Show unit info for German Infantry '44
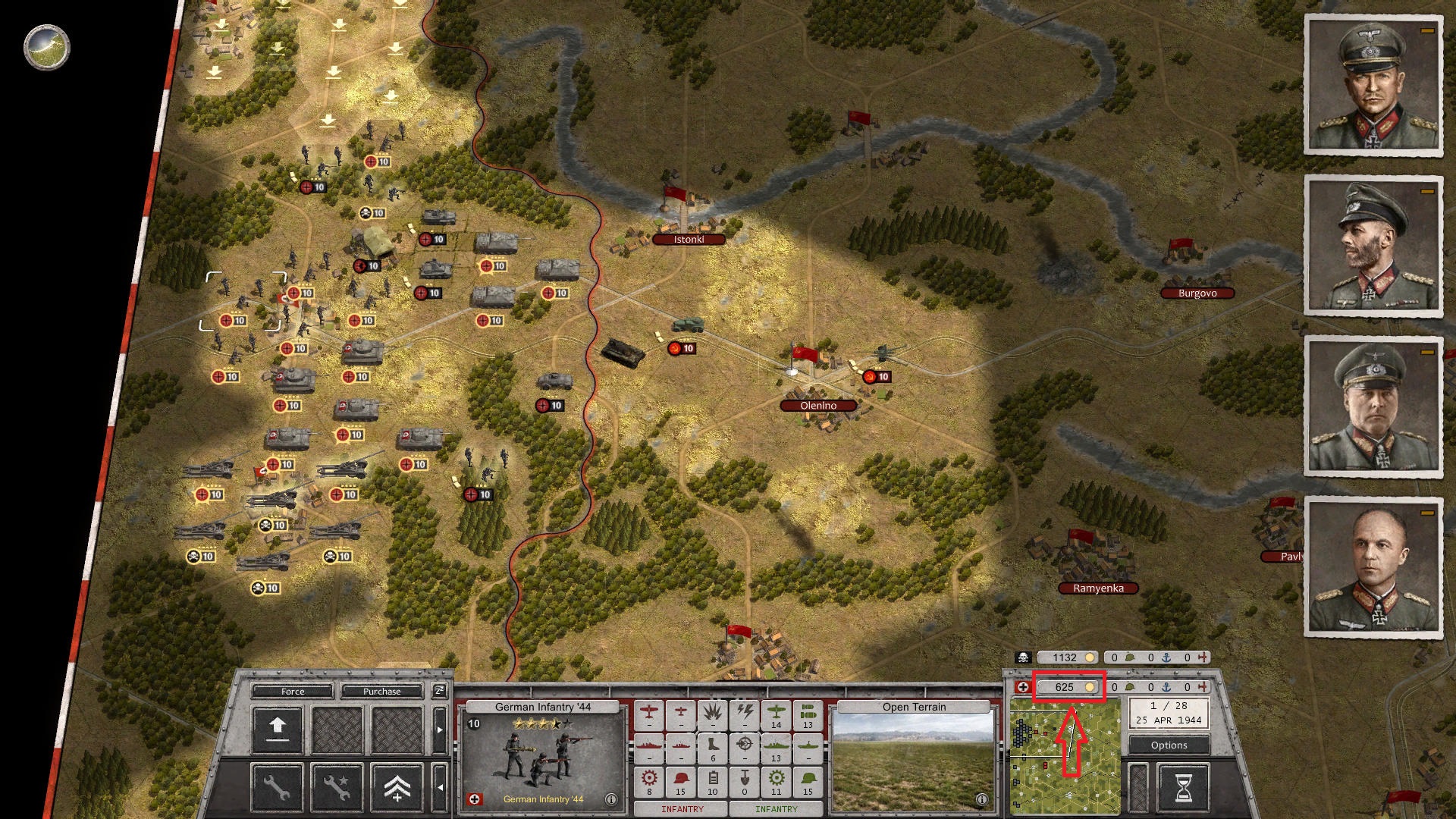The image size is (1456, 819). pos(610,799)
